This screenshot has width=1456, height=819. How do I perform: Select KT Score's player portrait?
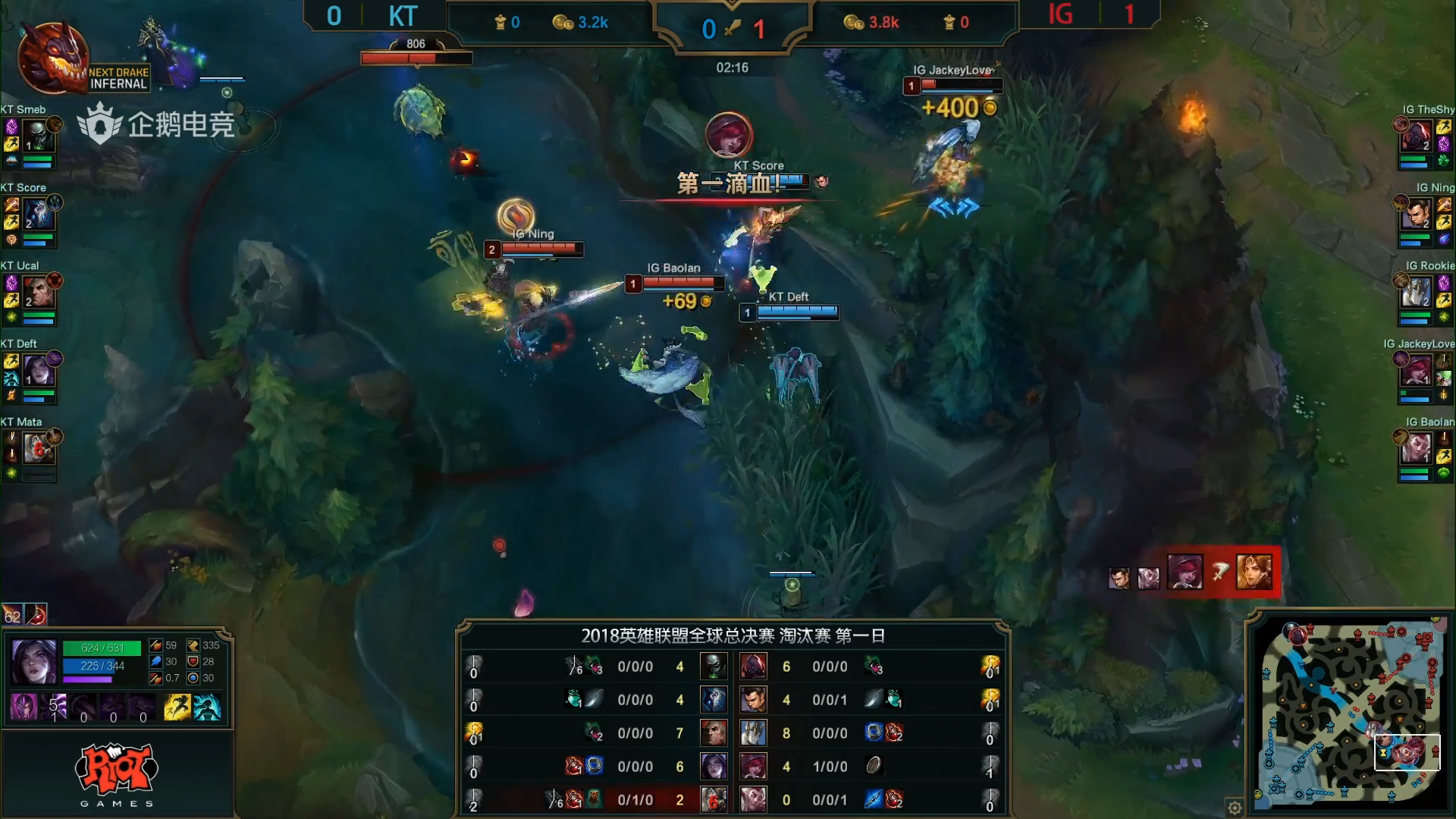(x=38, y=215)
